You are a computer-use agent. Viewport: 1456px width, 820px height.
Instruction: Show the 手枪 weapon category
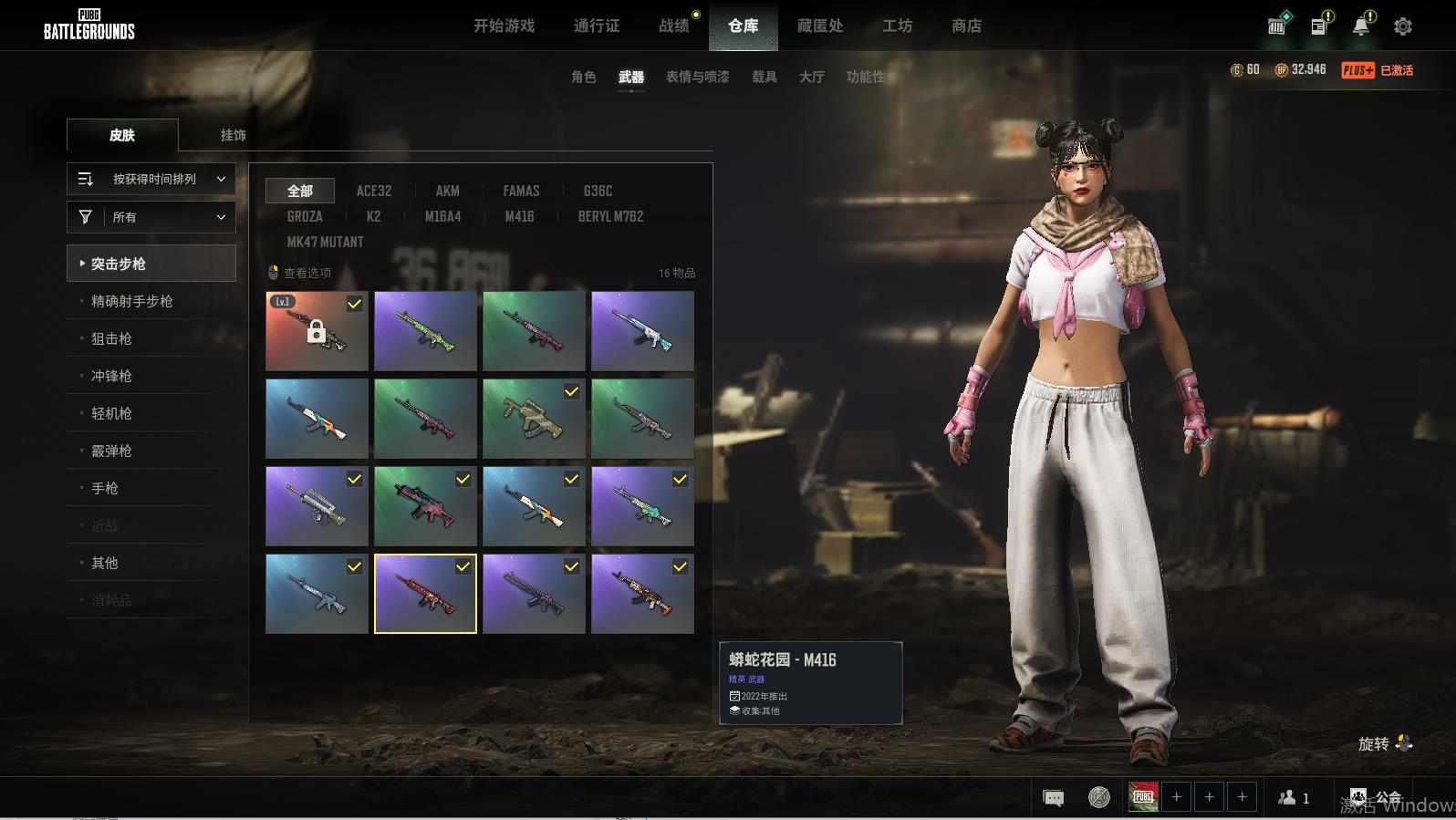tap(105, 488)
